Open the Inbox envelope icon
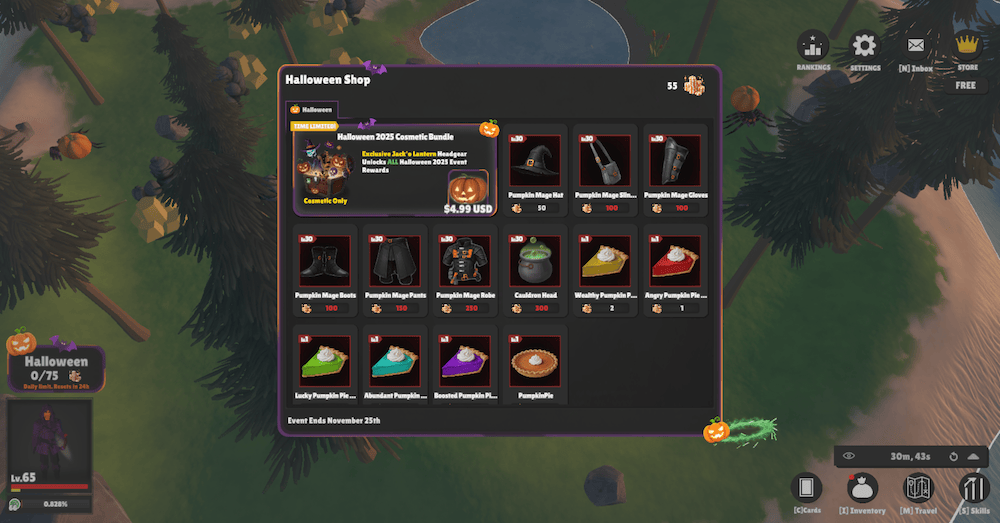Image resolution: width=1000 pixels, height=523 pixels. click(x=915, y=46)
